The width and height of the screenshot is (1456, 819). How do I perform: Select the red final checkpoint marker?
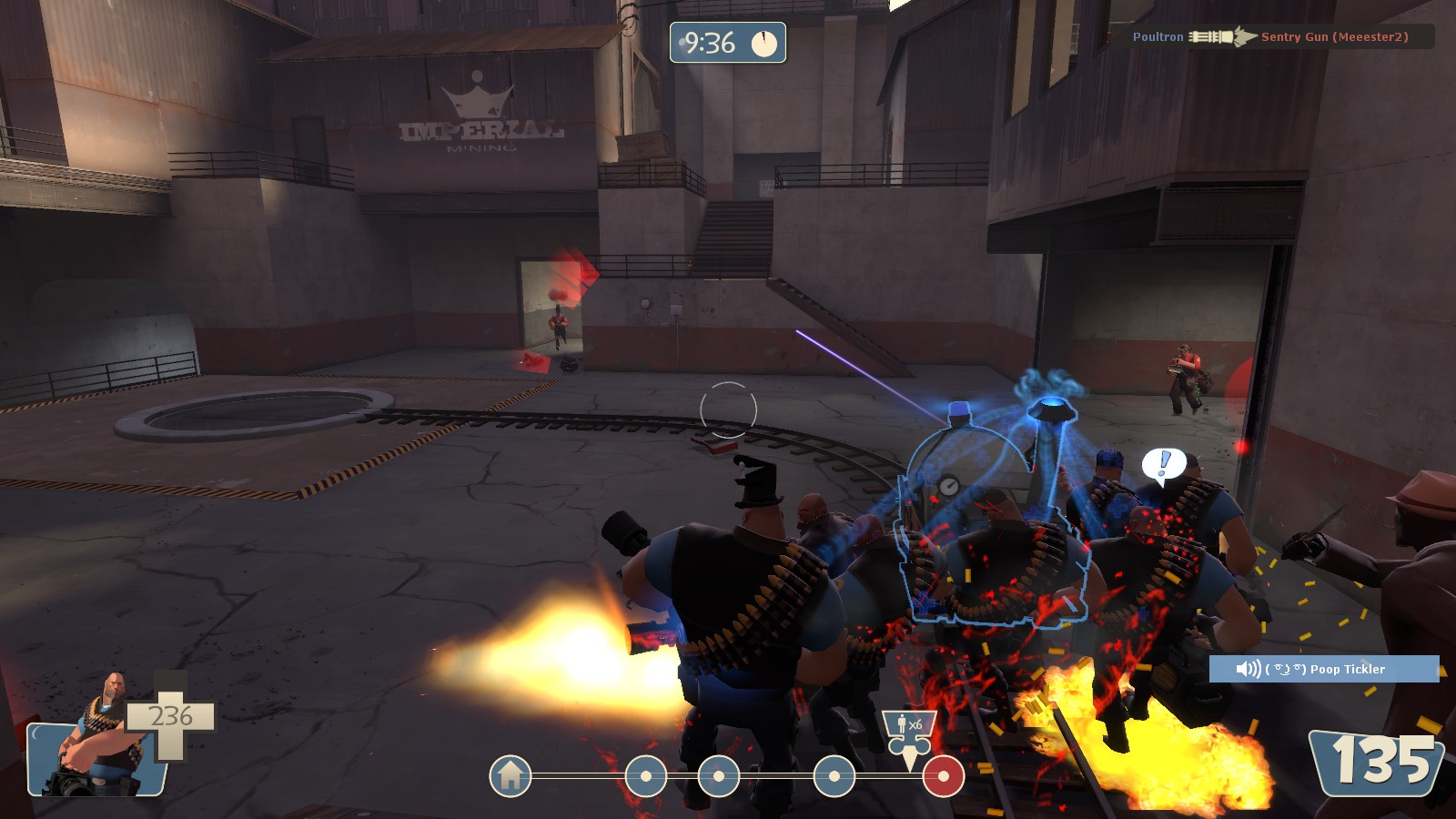click(x=944, y=776)
